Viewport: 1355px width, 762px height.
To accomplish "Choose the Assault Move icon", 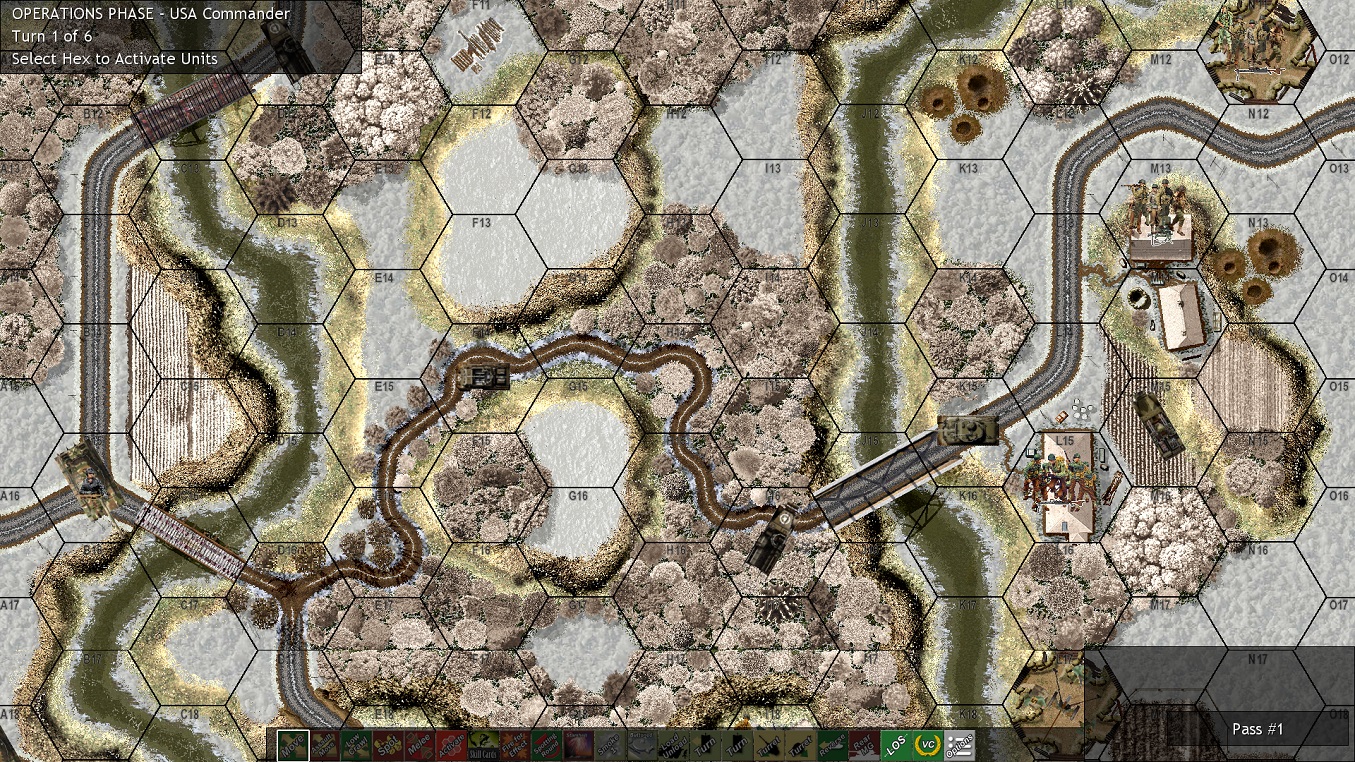I will coord(325,745).
